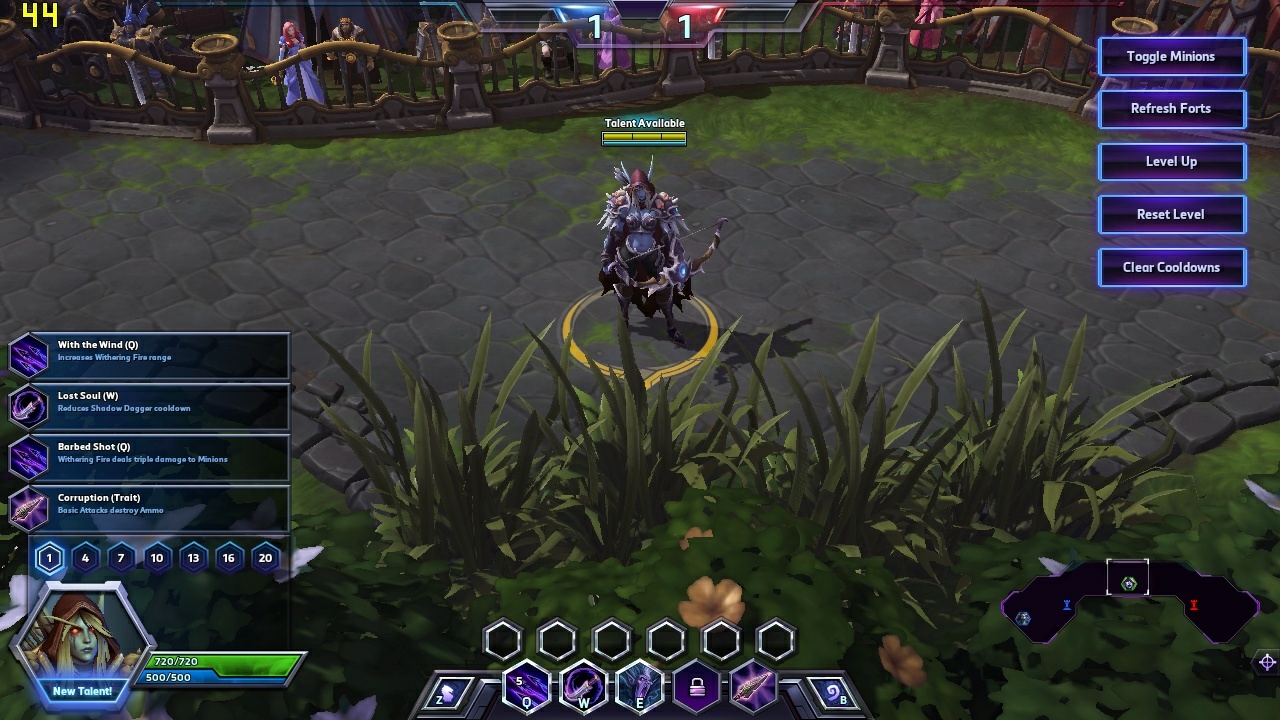The image size is (1280, 720).
Task: Choose the Corruption trait talent
Action: click(x=150, y=508)
